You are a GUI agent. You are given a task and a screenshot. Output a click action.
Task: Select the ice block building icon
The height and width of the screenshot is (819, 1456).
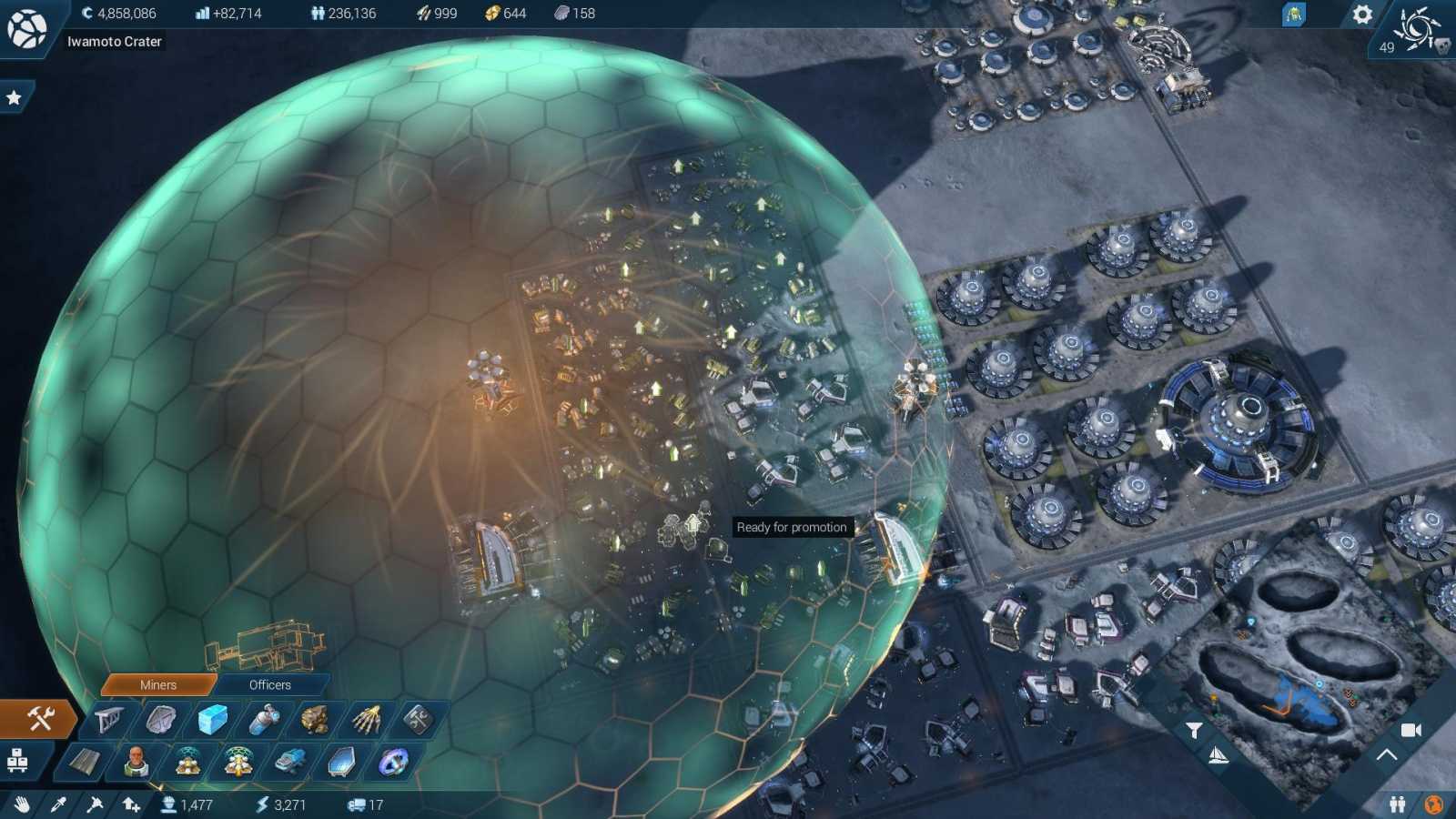[214, 719]
